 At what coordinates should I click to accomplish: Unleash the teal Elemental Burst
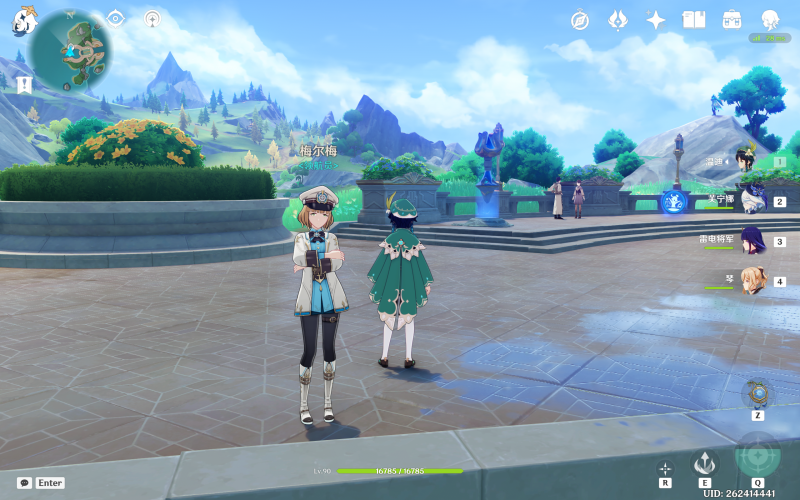758,456
